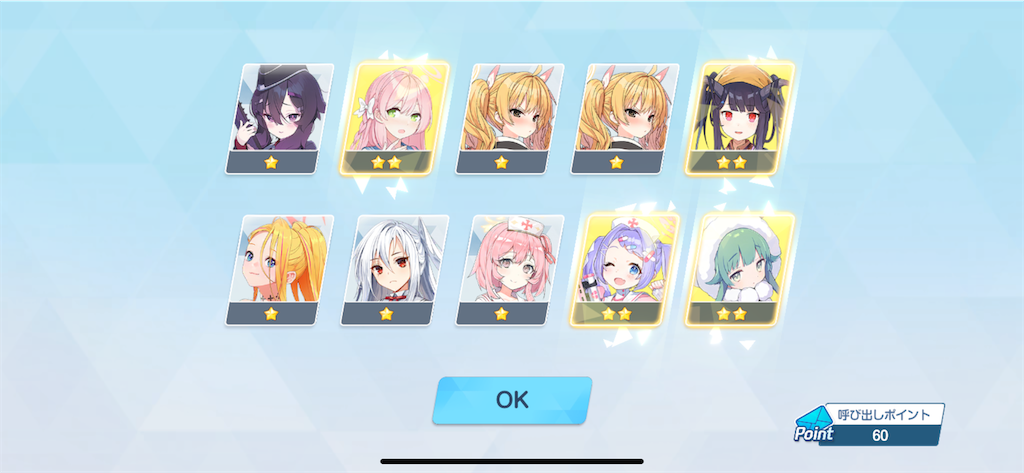Image resolution: width=1024 pixels, height=473 pixels.
Task: Choose the pink-haired green-eyed two-star card
Action: 396,118
